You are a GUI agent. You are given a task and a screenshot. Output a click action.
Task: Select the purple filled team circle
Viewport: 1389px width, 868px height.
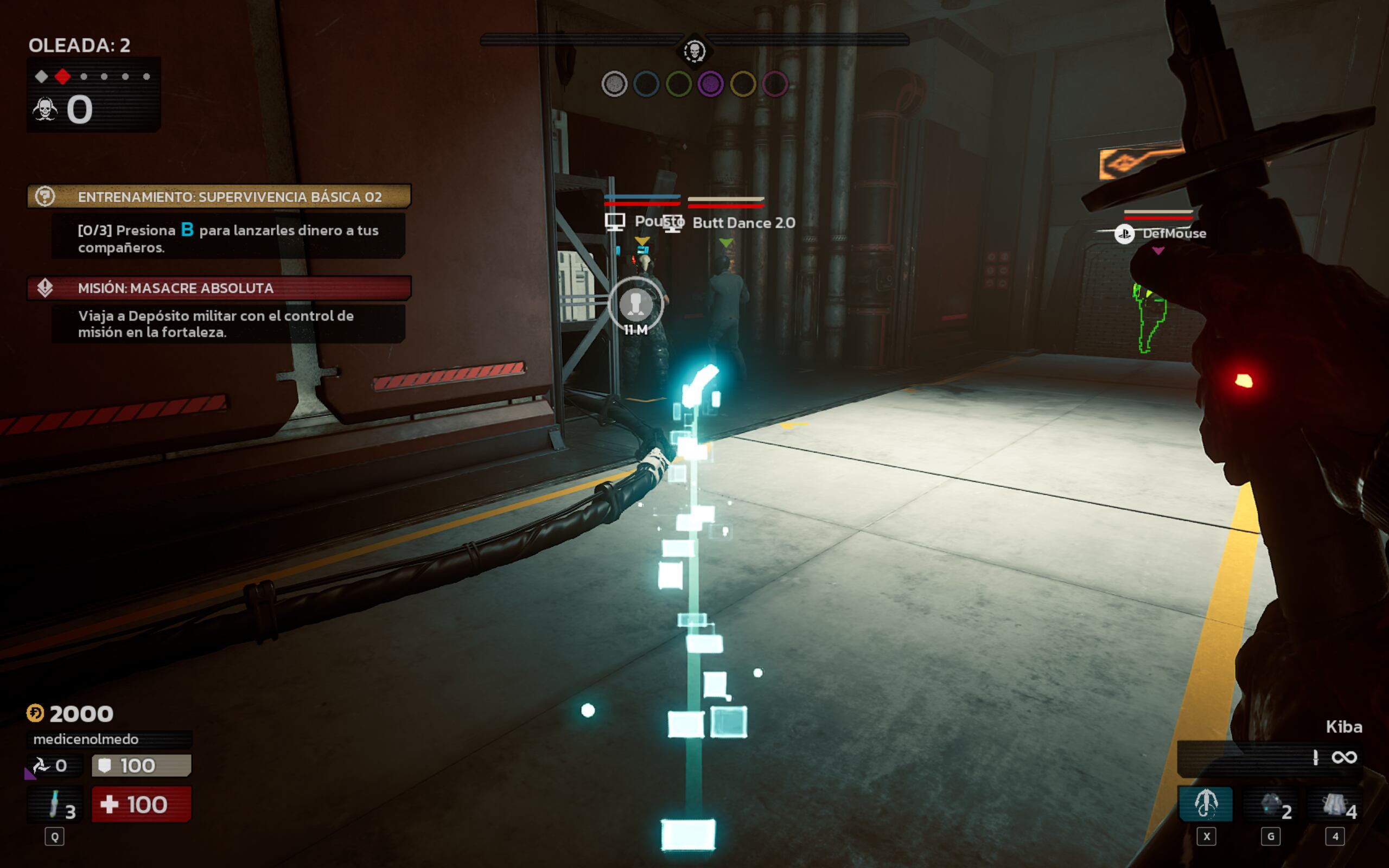[711, 85]
